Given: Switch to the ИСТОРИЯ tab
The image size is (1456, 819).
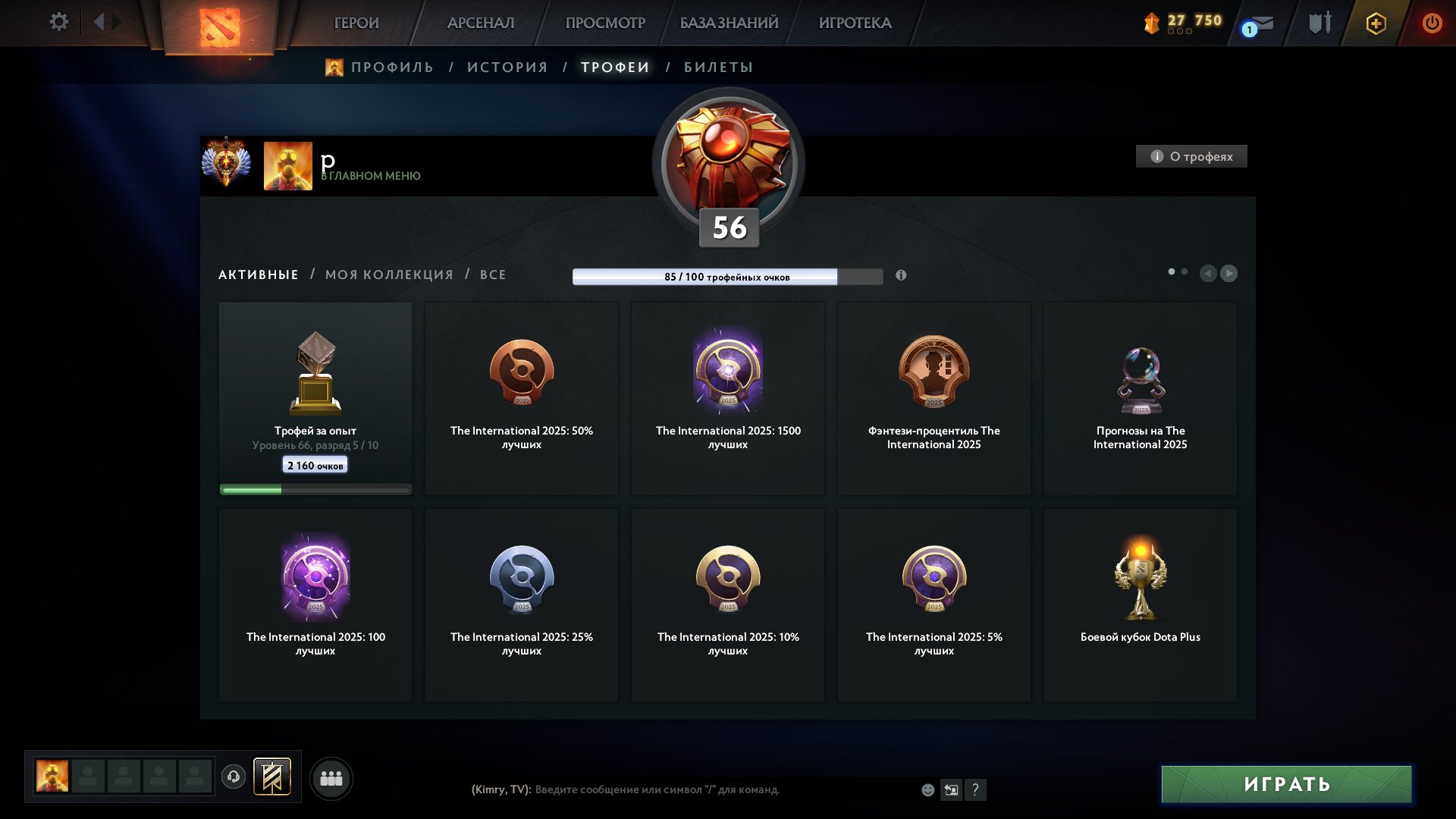Looking at the screenshot, I should coord(507,67).
